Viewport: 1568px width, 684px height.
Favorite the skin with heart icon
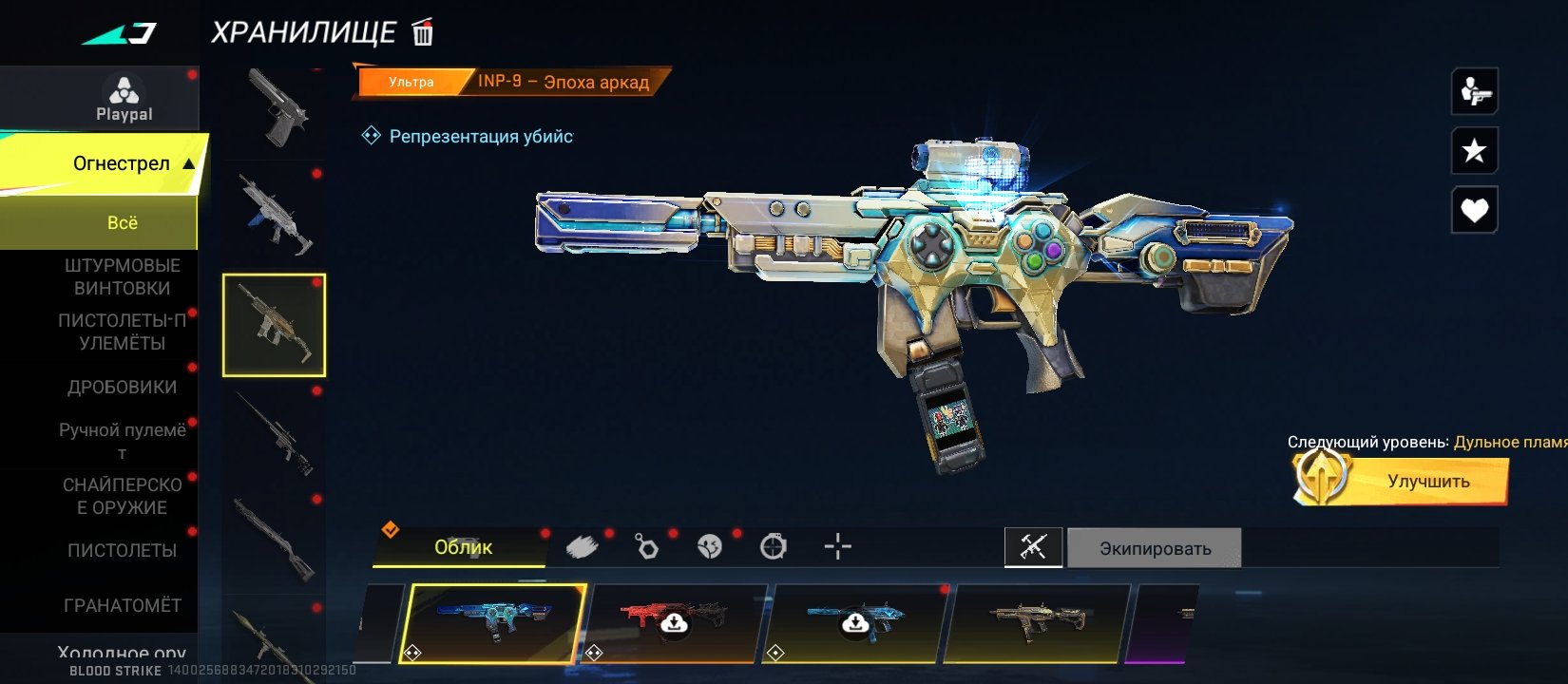[x=1474, y=210]
